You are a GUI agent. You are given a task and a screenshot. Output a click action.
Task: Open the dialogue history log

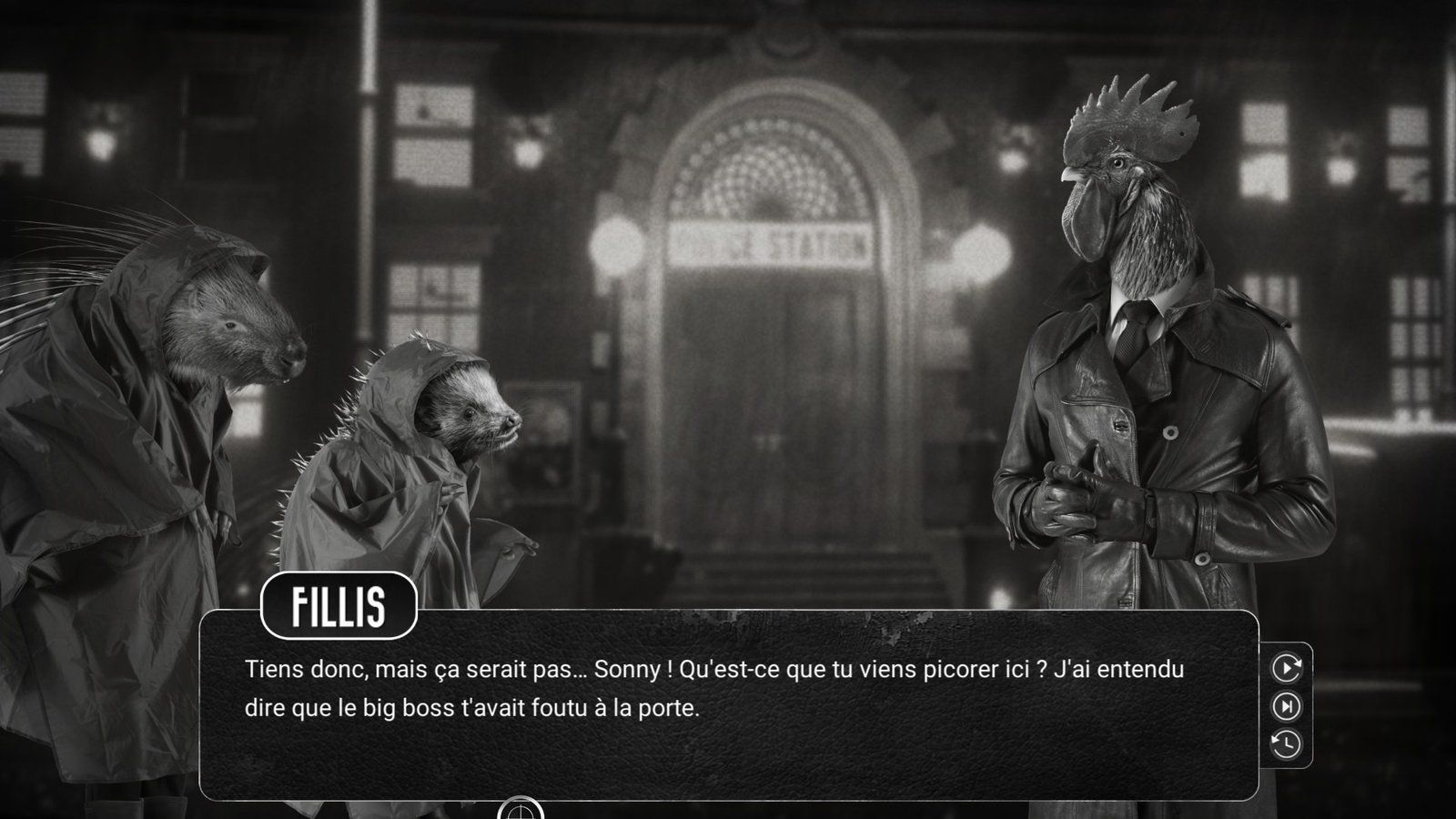point(1286,744)
